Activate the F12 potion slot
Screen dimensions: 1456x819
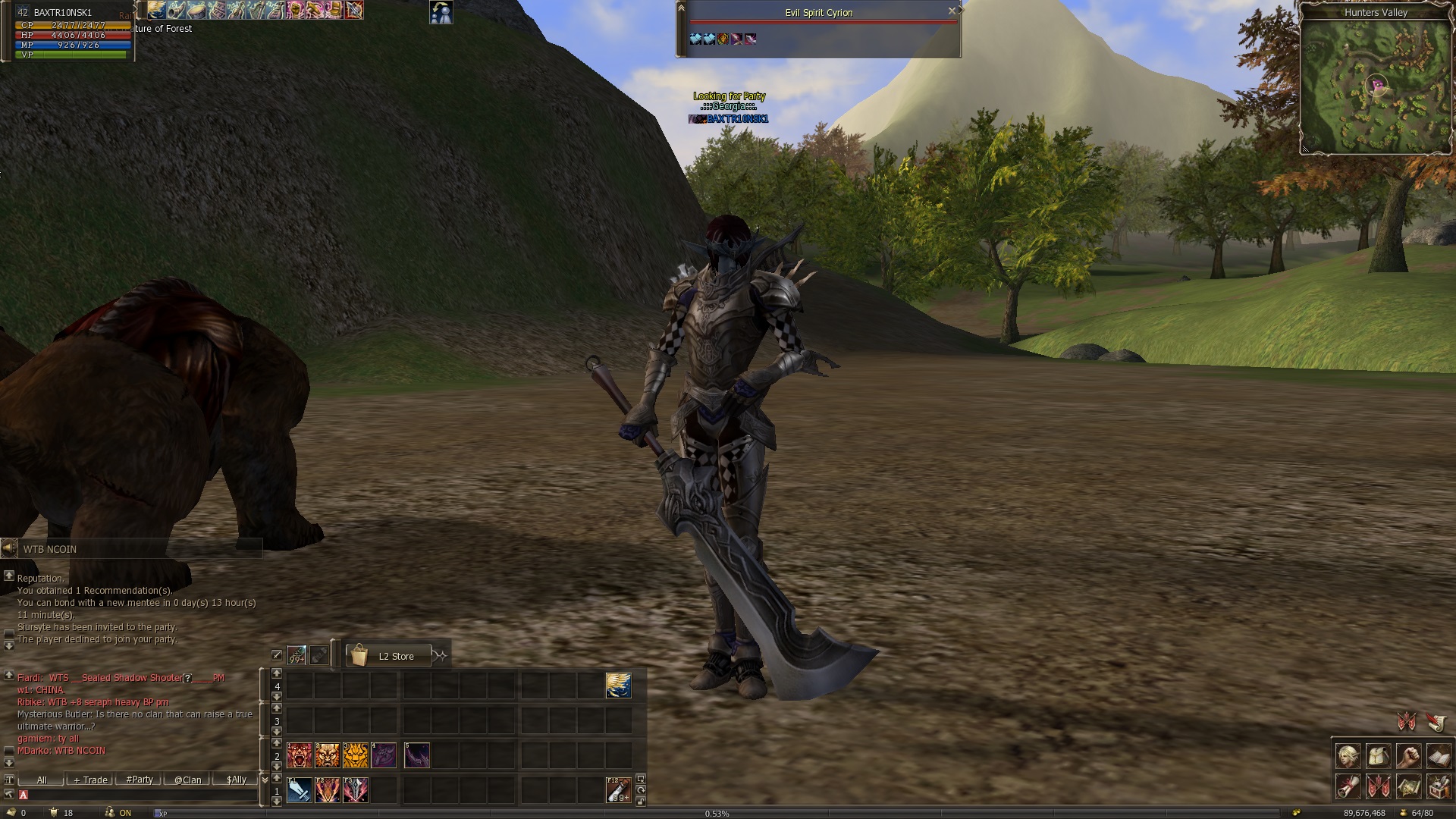pos(619,790)
